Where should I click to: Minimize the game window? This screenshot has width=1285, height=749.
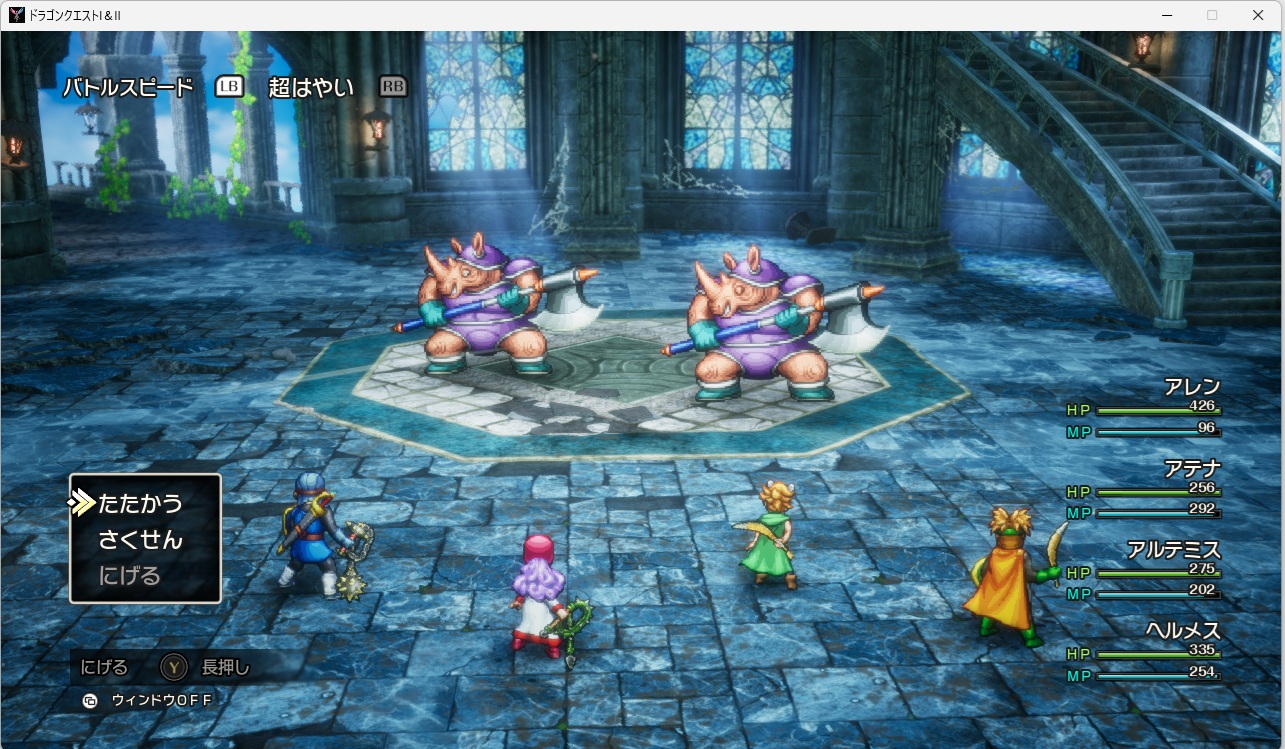click(x=1166, y=15)
